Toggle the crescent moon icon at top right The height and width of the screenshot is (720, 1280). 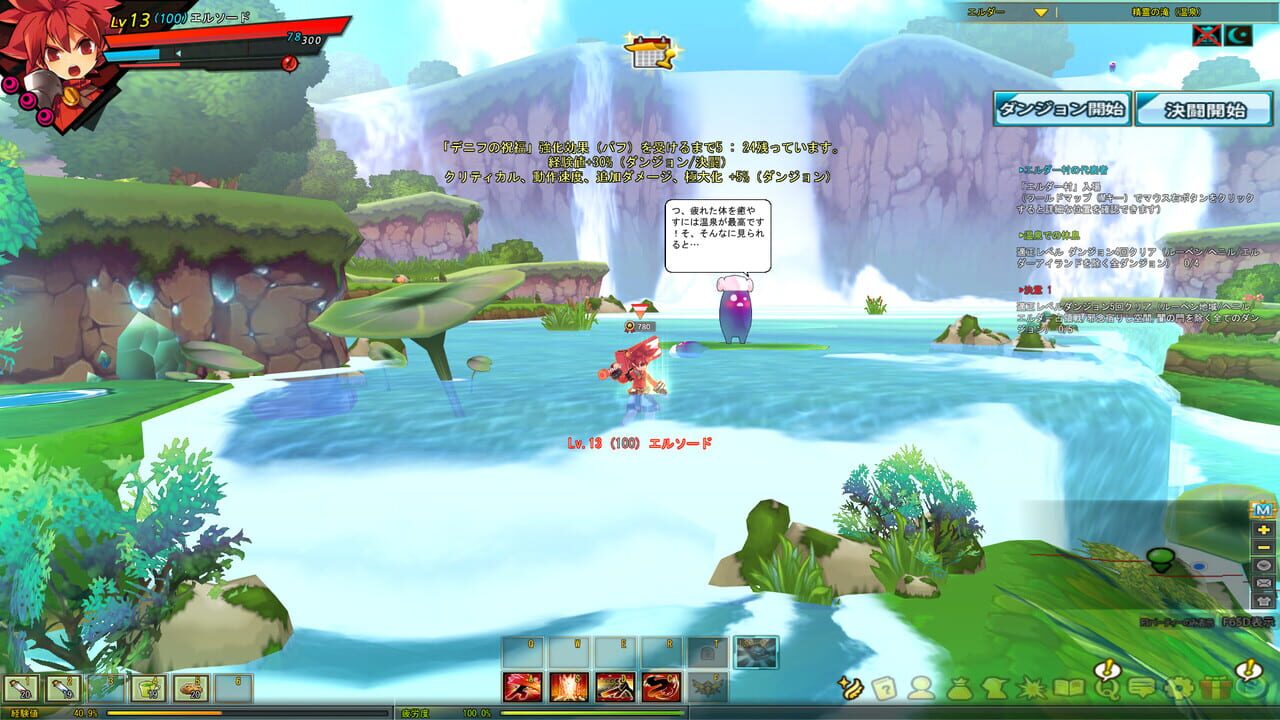point(1239,35)
